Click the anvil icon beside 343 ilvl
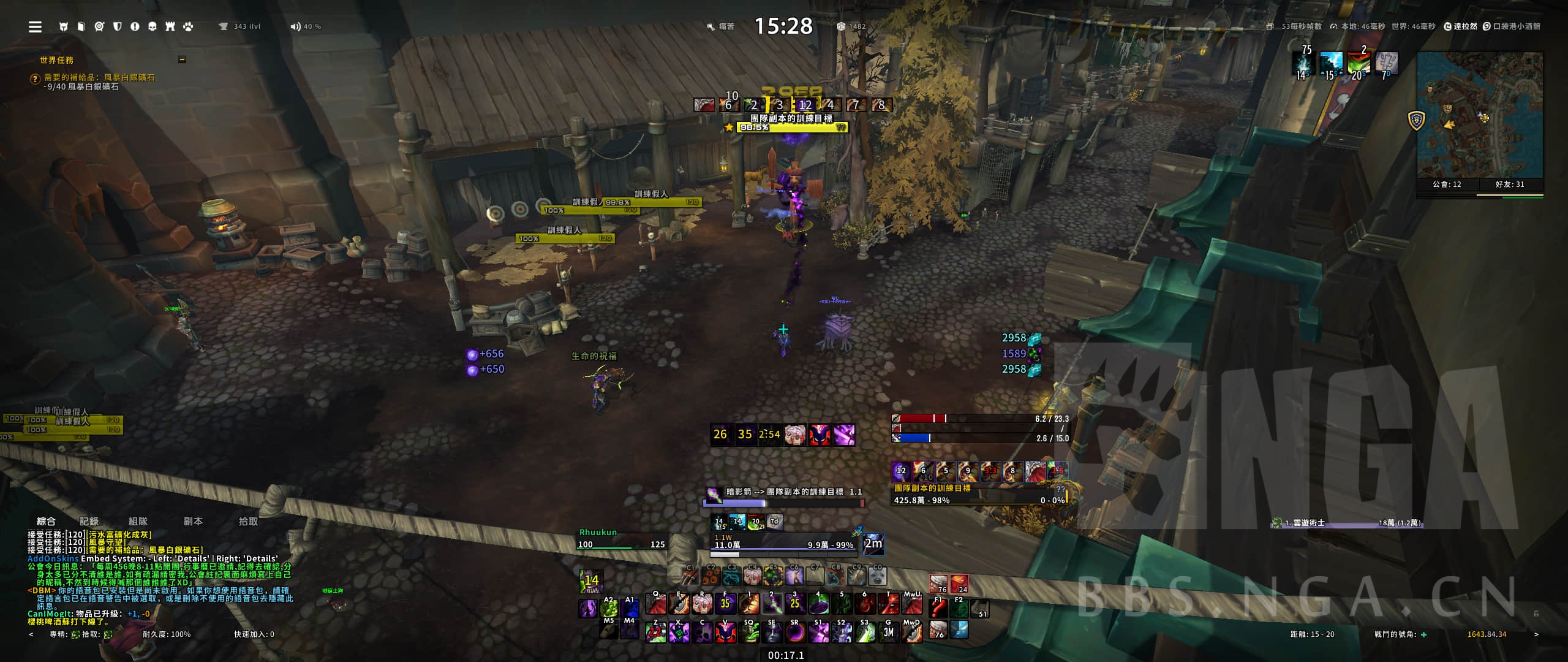 coord(225,26)
